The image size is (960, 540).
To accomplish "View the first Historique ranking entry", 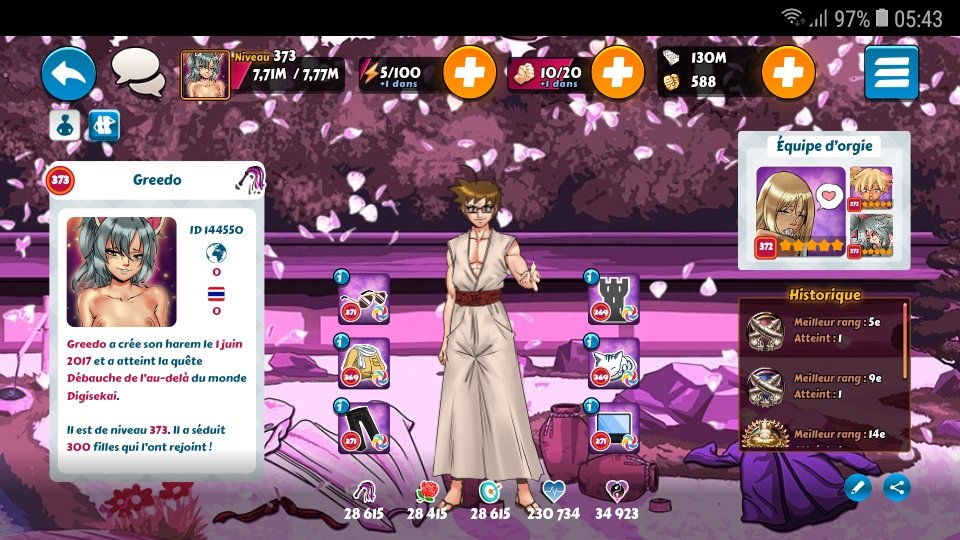I will [x=824, y=330].
